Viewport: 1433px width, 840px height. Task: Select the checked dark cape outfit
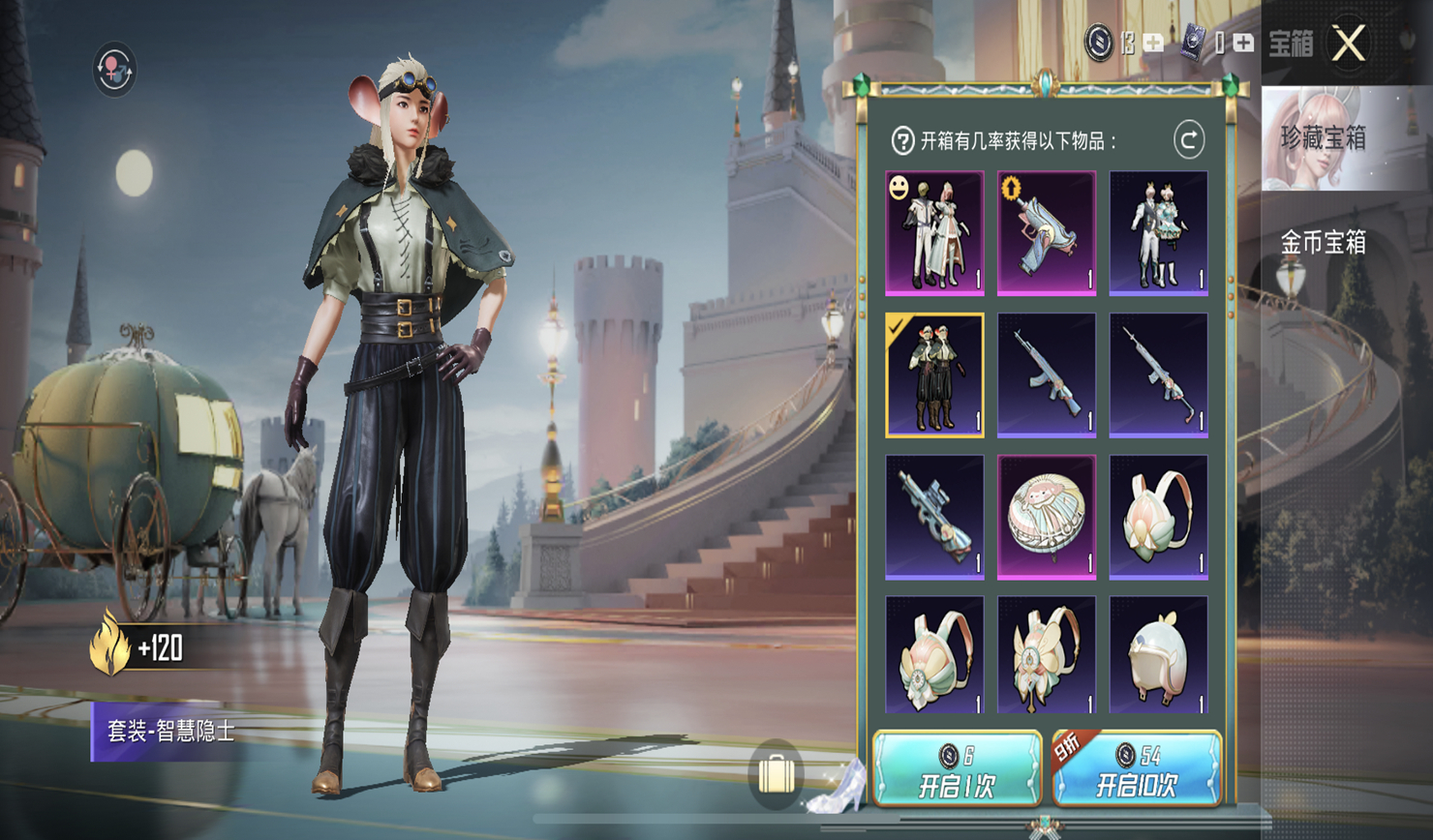[x=934, y=375]
